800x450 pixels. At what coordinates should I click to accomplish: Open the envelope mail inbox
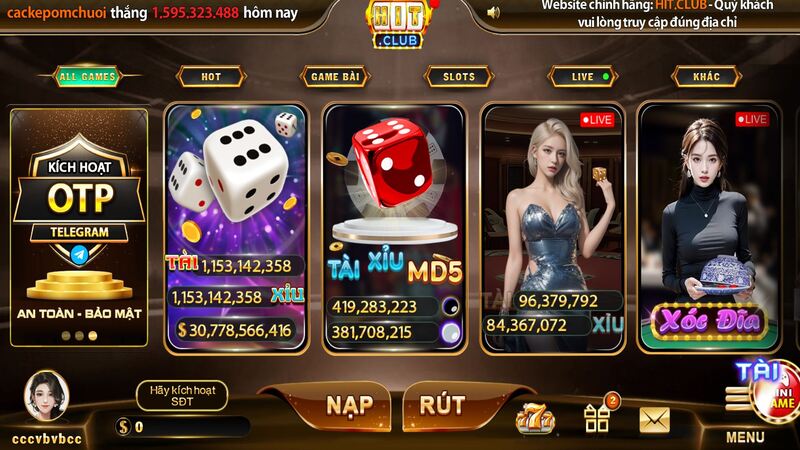point(654,418)
